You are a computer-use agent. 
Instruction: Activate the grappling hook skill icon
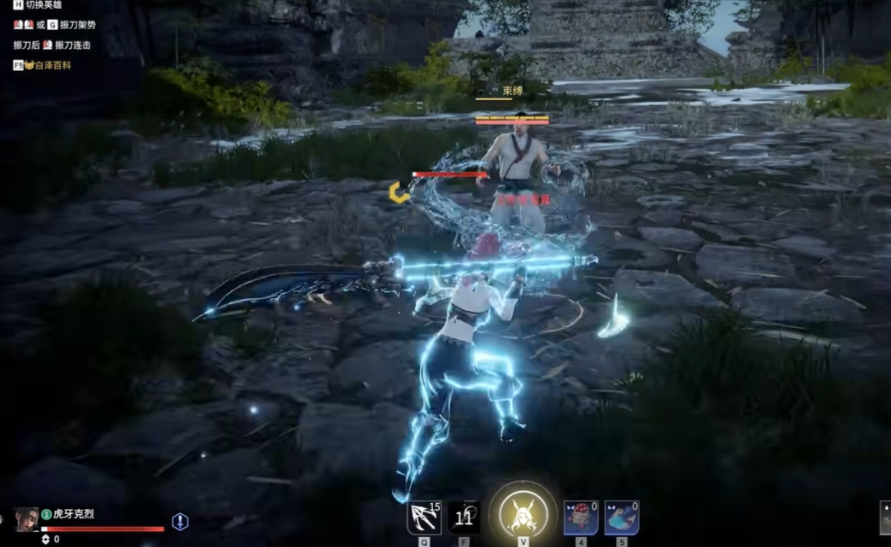click(x=424, y=518)
